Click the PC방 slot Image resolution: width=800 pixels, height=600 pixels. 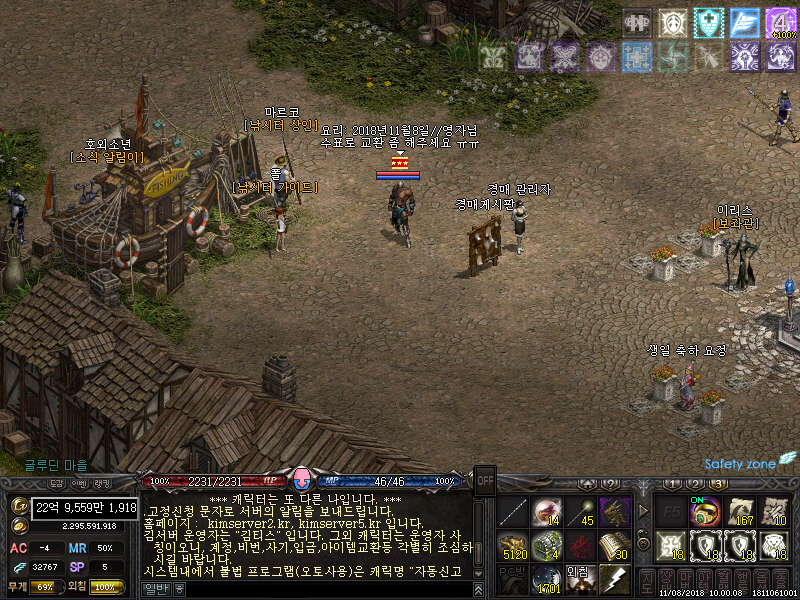pyautogui.click(x=512, y=579)
